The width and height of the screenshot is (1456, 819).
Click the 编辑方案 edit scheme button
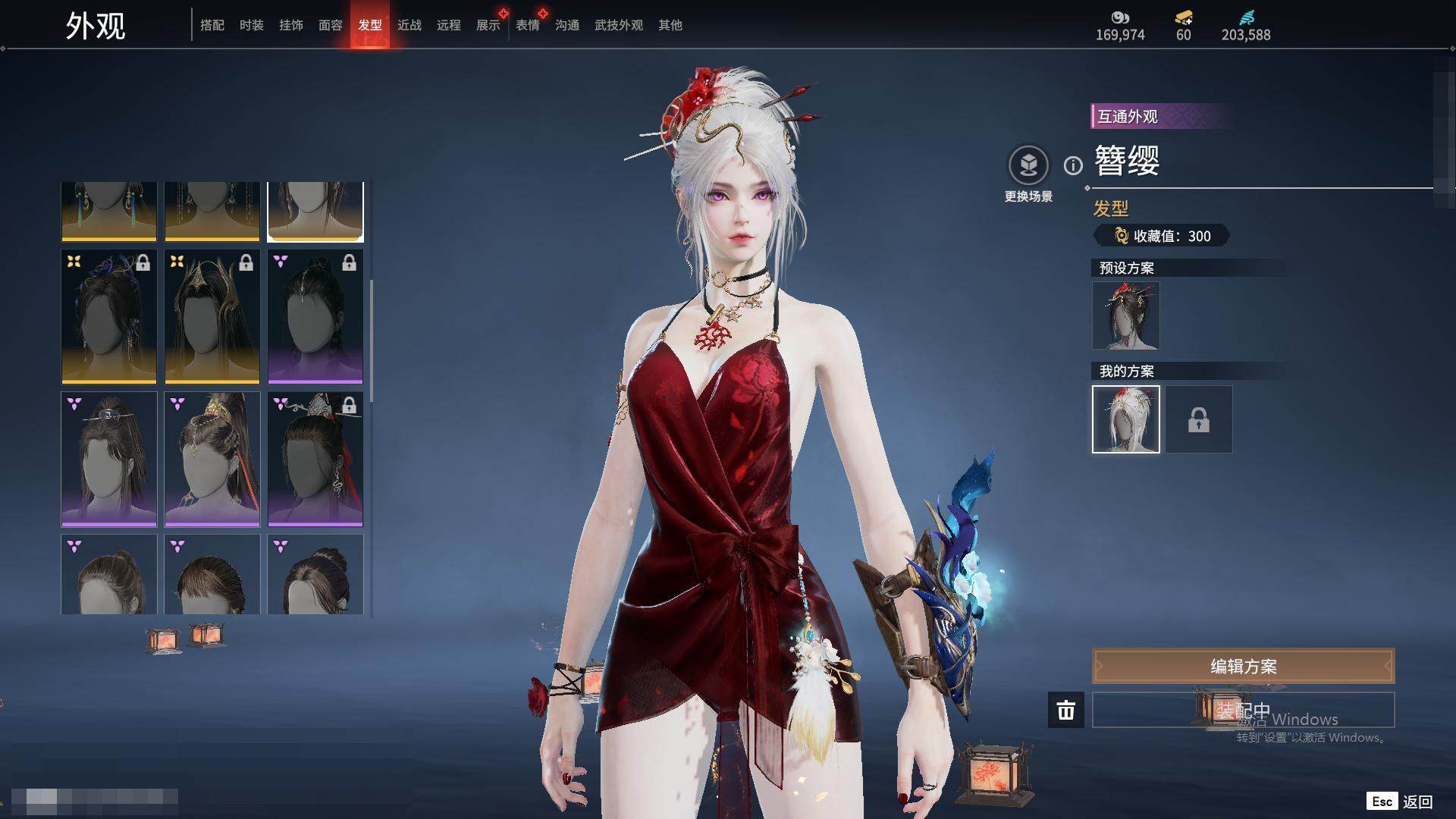(x=1243, y=667)
